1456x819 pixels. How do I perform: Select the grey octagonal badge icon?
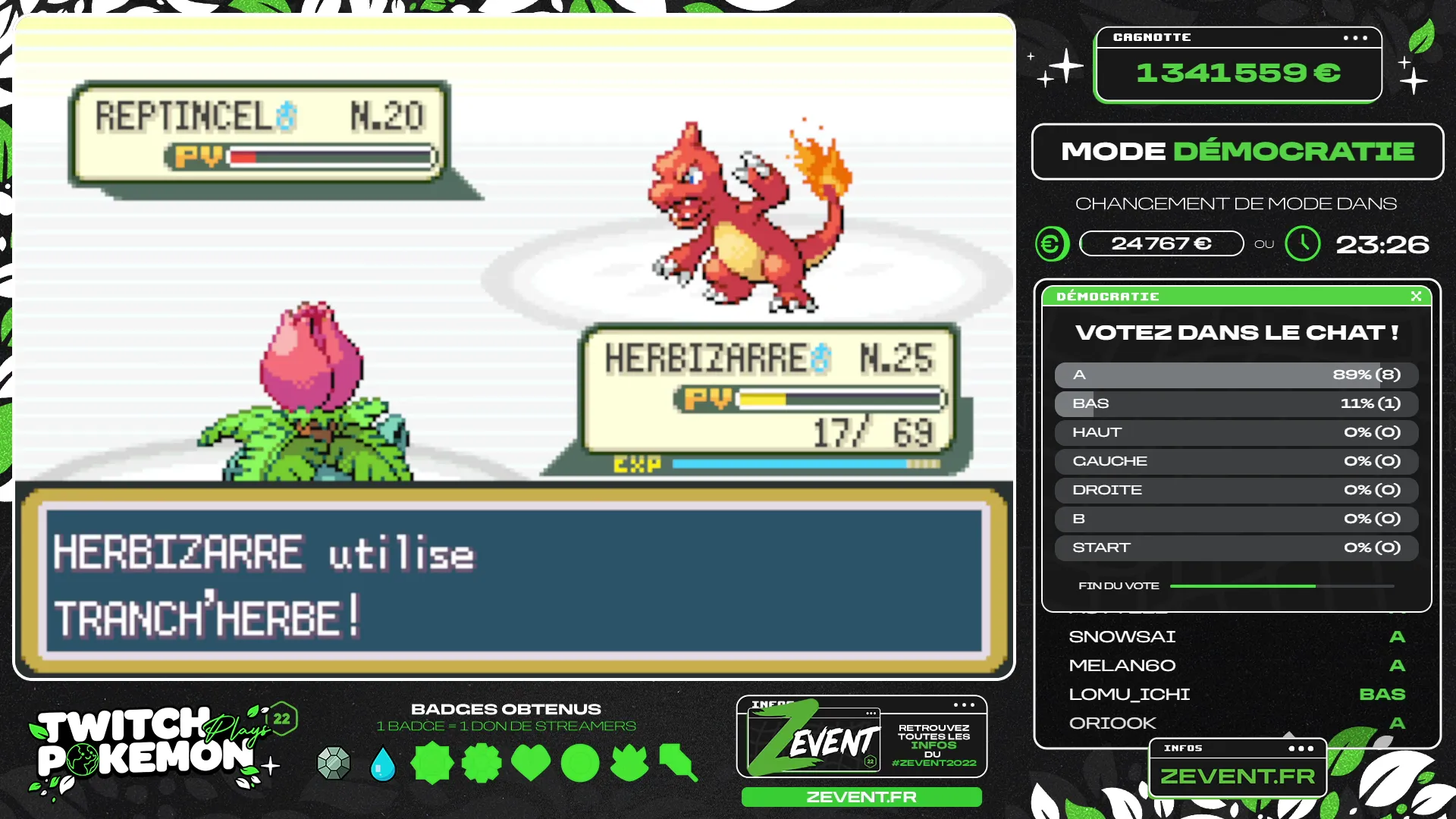[x=334, y=763]
